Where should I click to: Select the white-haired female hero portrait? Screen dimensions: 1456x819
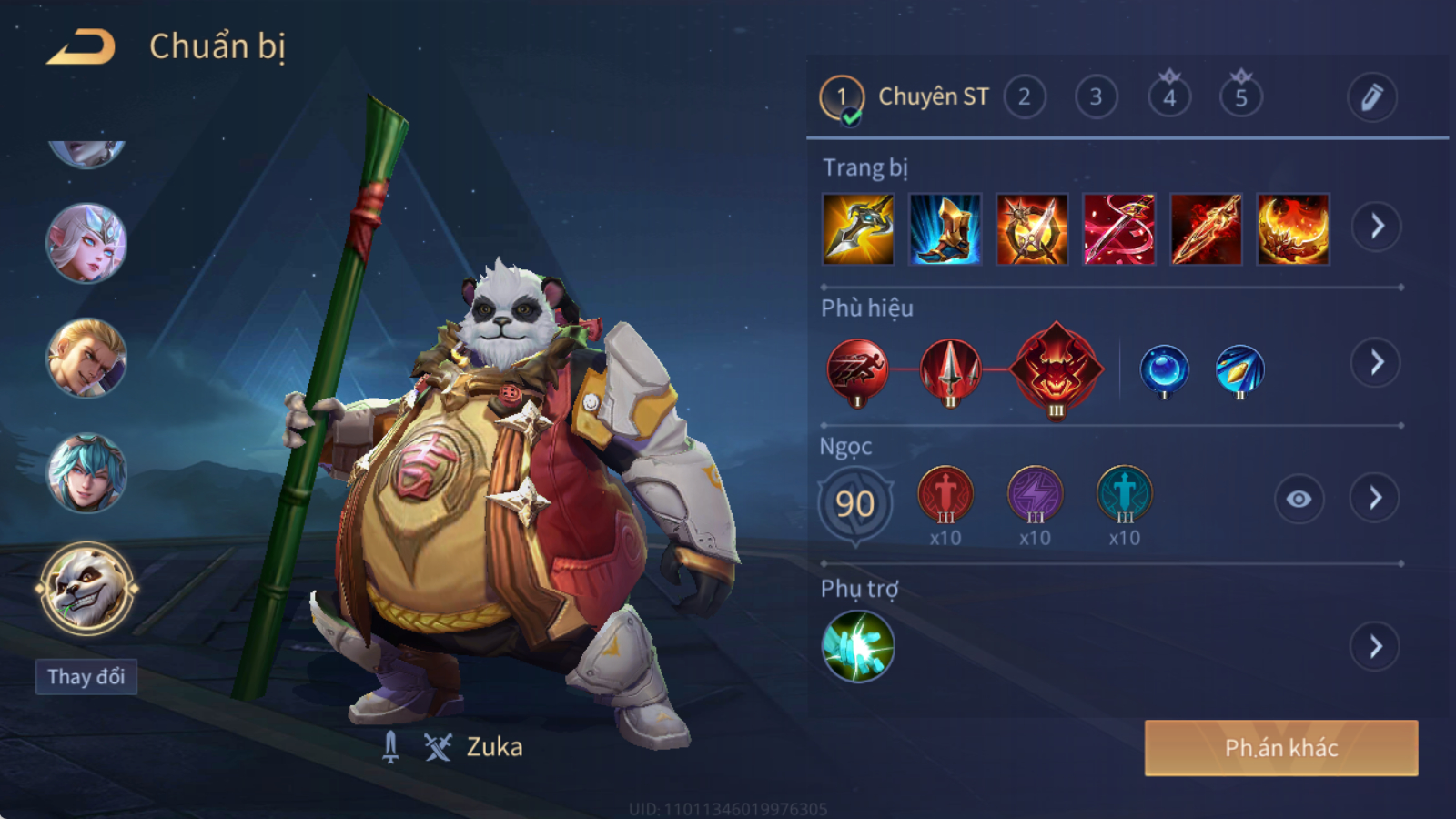coord(86,243)
